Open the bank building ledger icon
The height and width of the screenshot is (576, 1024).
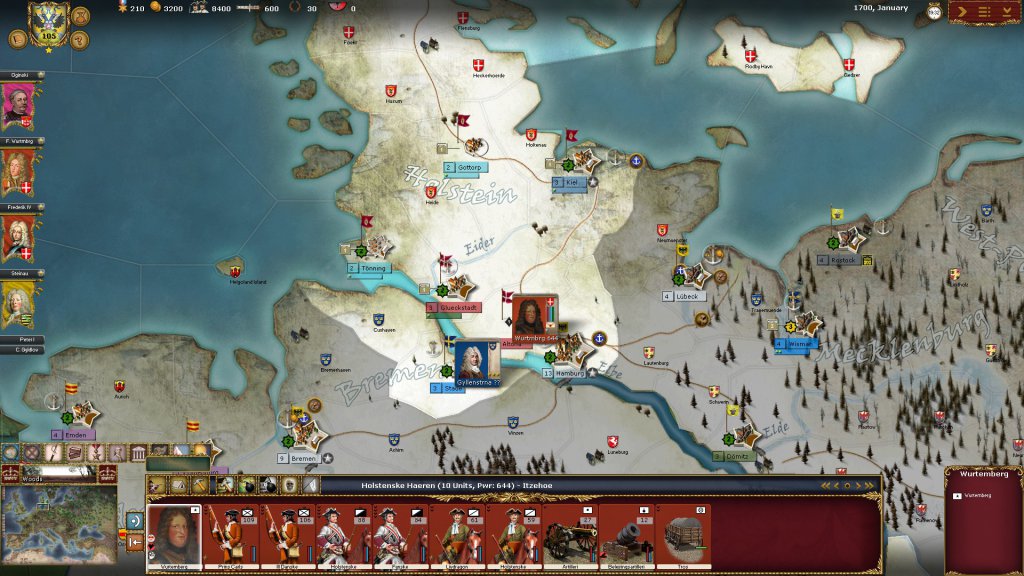(x=139, y=453)
